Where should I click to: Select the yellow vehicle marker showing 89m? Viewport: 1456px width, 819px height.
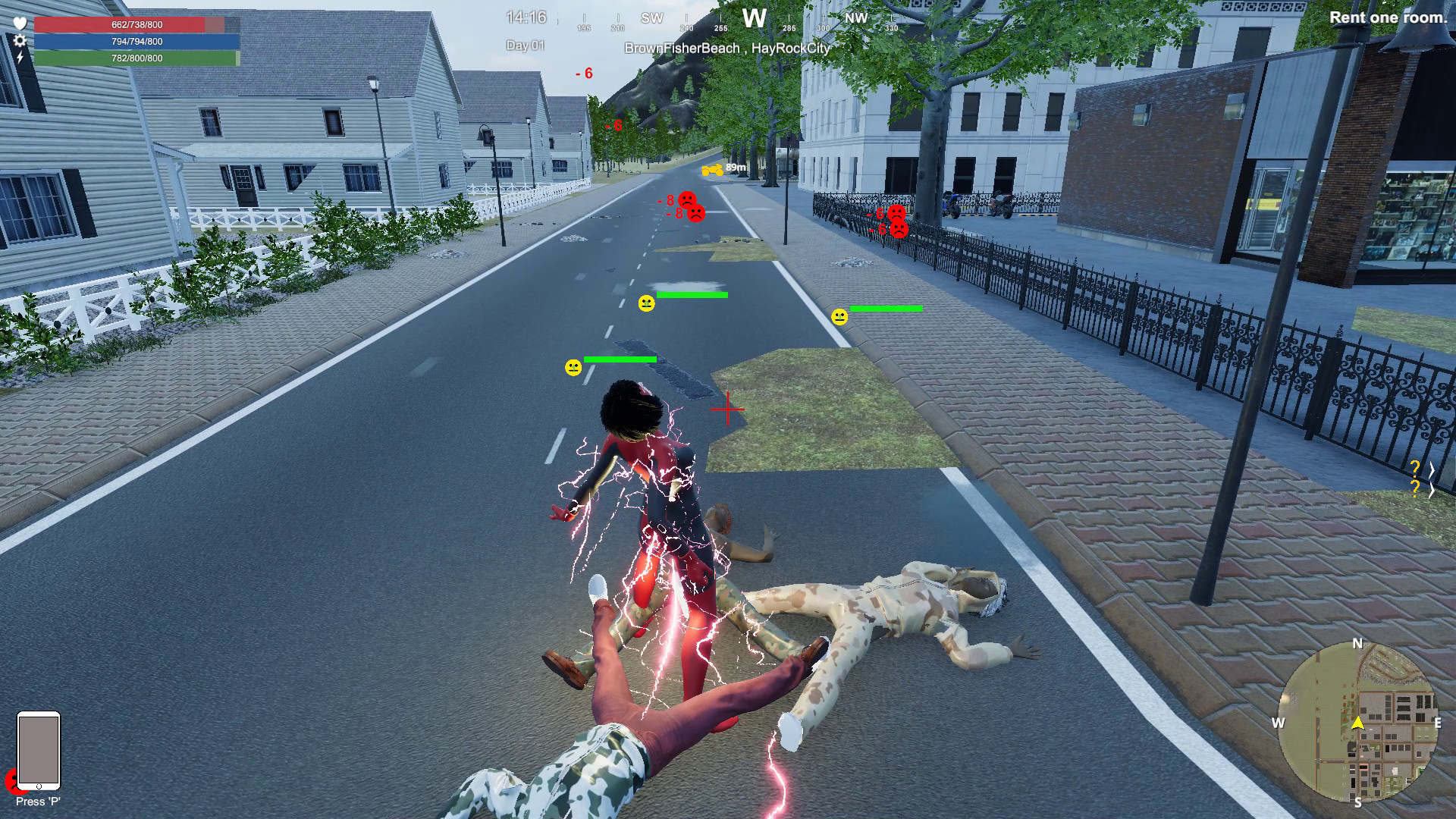pos(711,168)
